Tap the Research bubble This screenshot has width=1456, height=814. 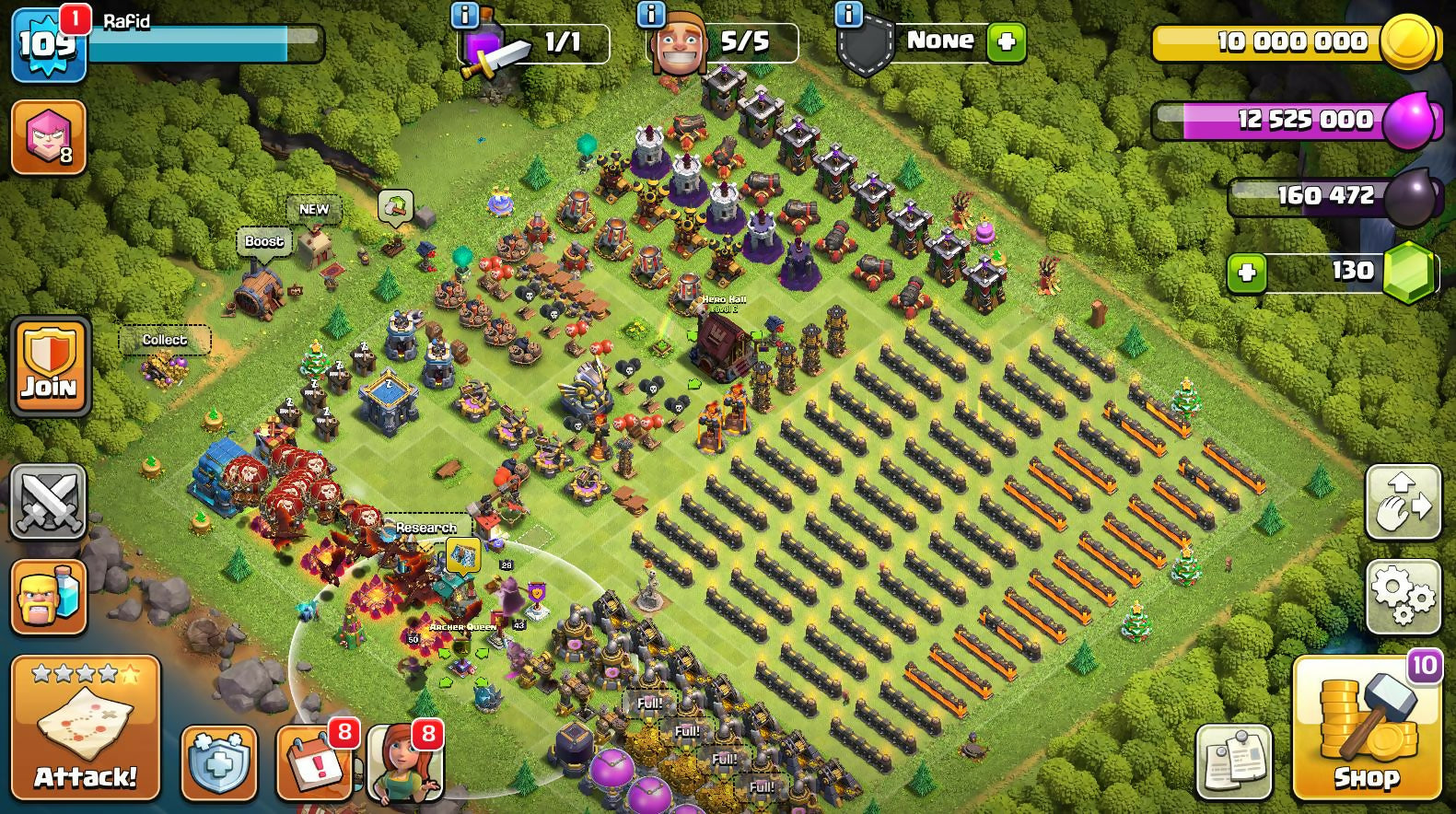(426, 528)
